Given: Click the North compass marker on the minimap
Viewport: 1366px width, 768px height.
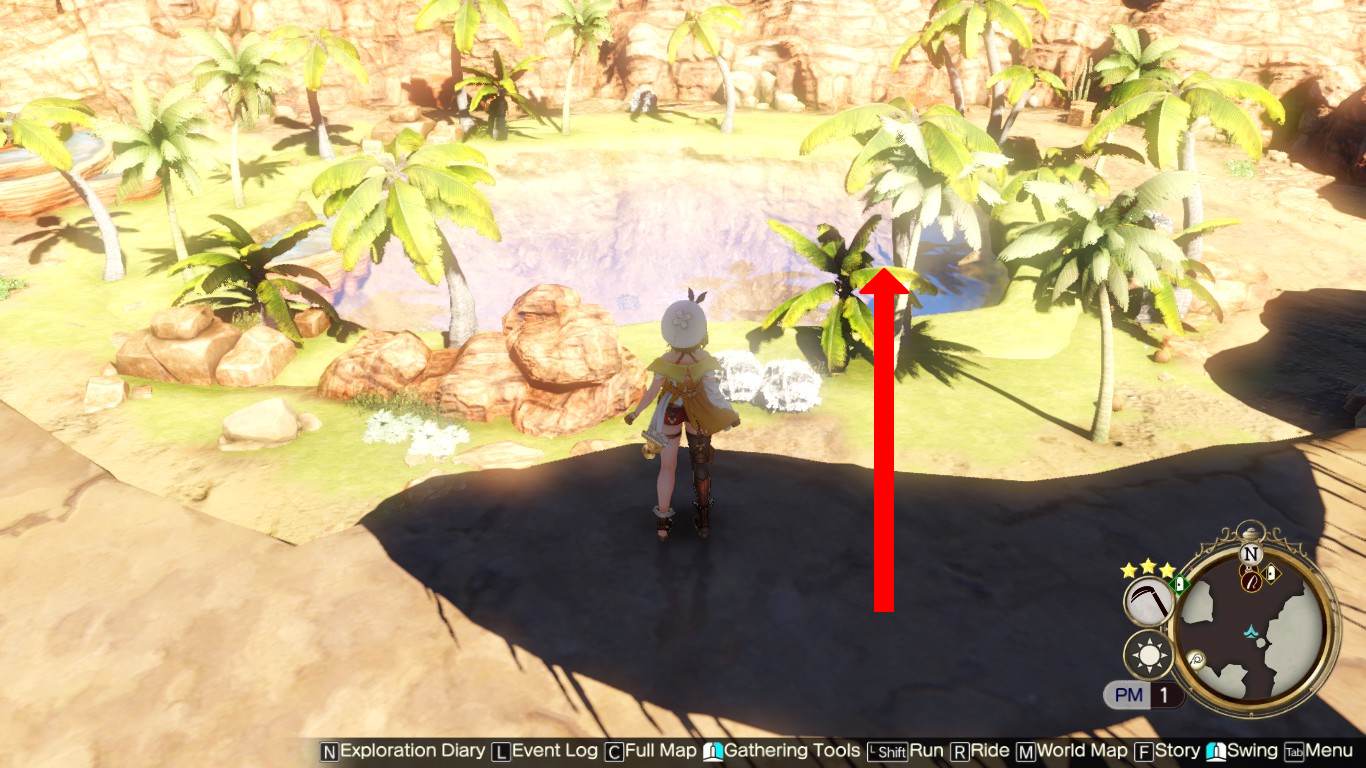Looking at the screenshot, I should (x=1248, y=552).
